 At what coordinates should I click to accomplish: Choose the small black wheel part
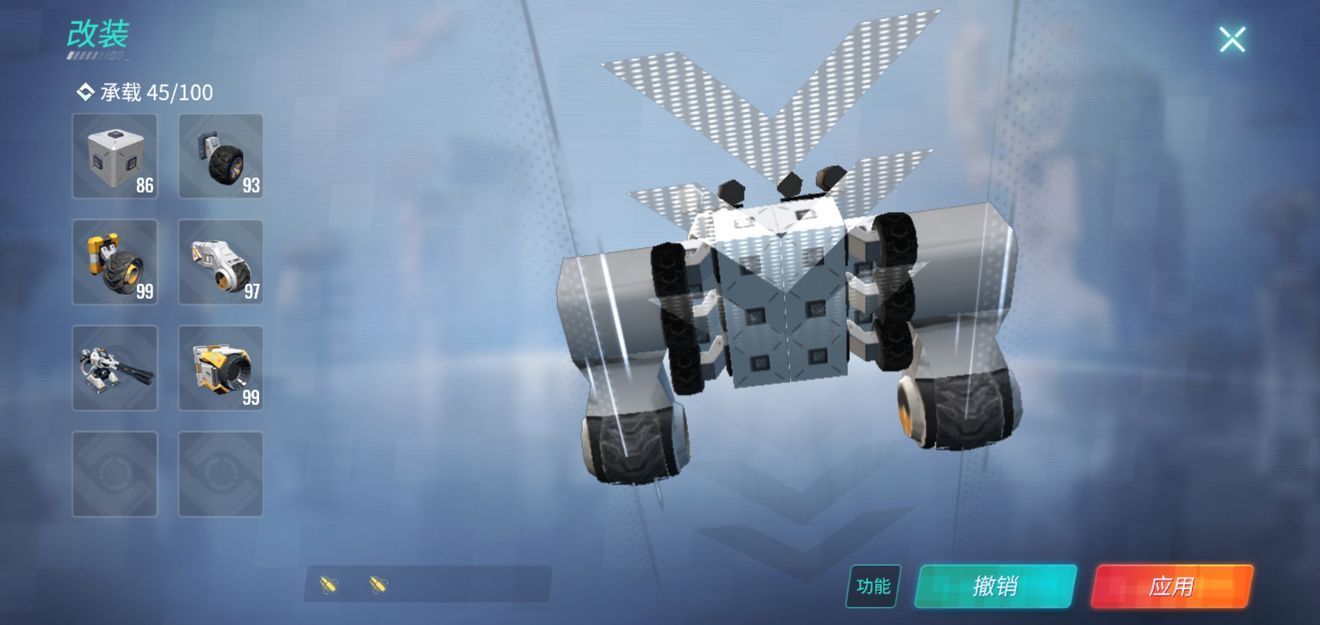(221, 156)
